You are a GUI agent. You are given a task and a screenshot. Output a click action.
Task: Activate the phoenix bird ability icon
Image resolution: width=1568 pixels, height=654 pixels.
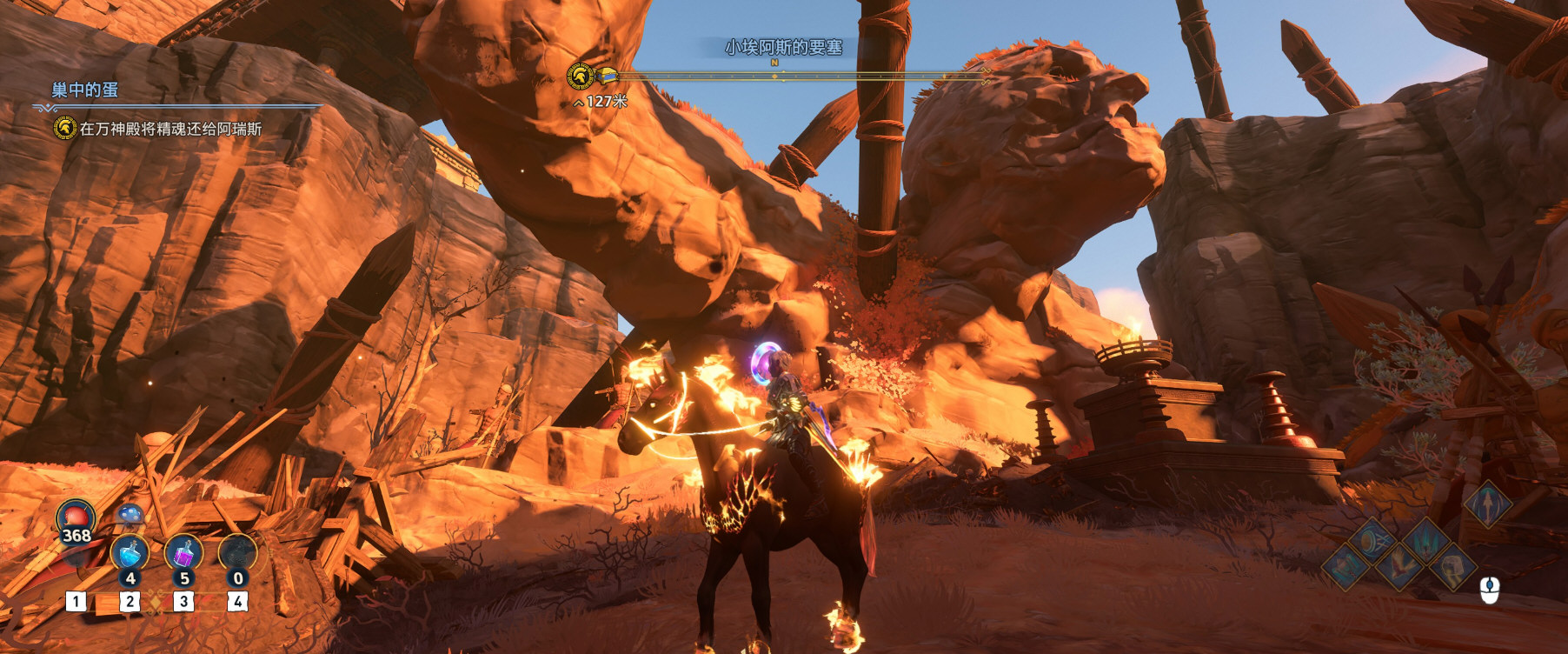tap(1399, 568)
